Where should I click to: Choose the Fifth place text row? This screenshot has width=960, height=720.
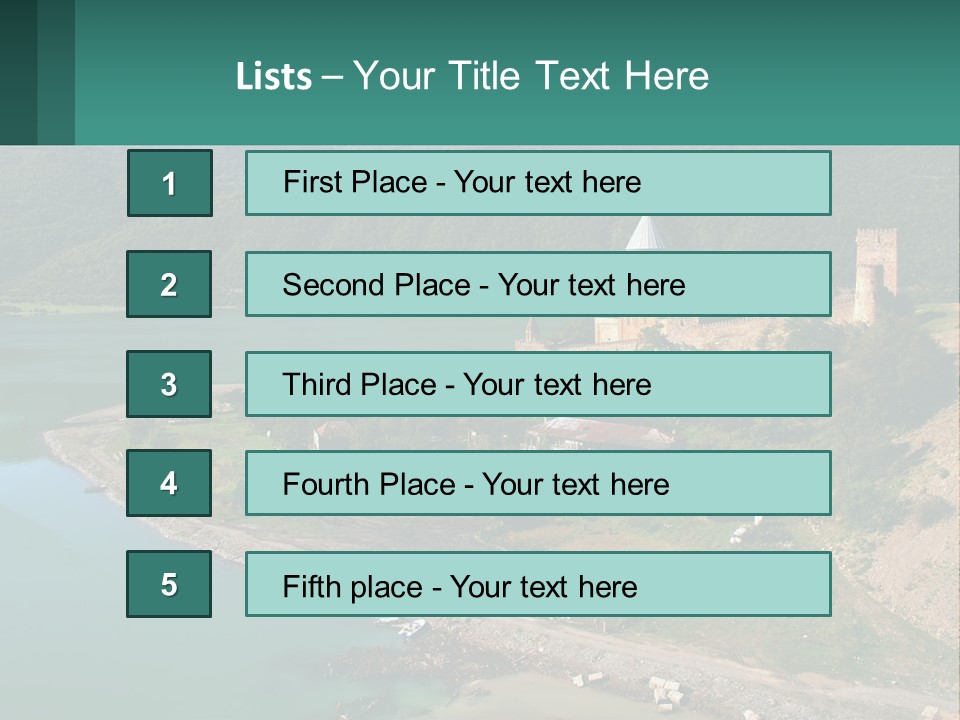(x=538, y=585)
